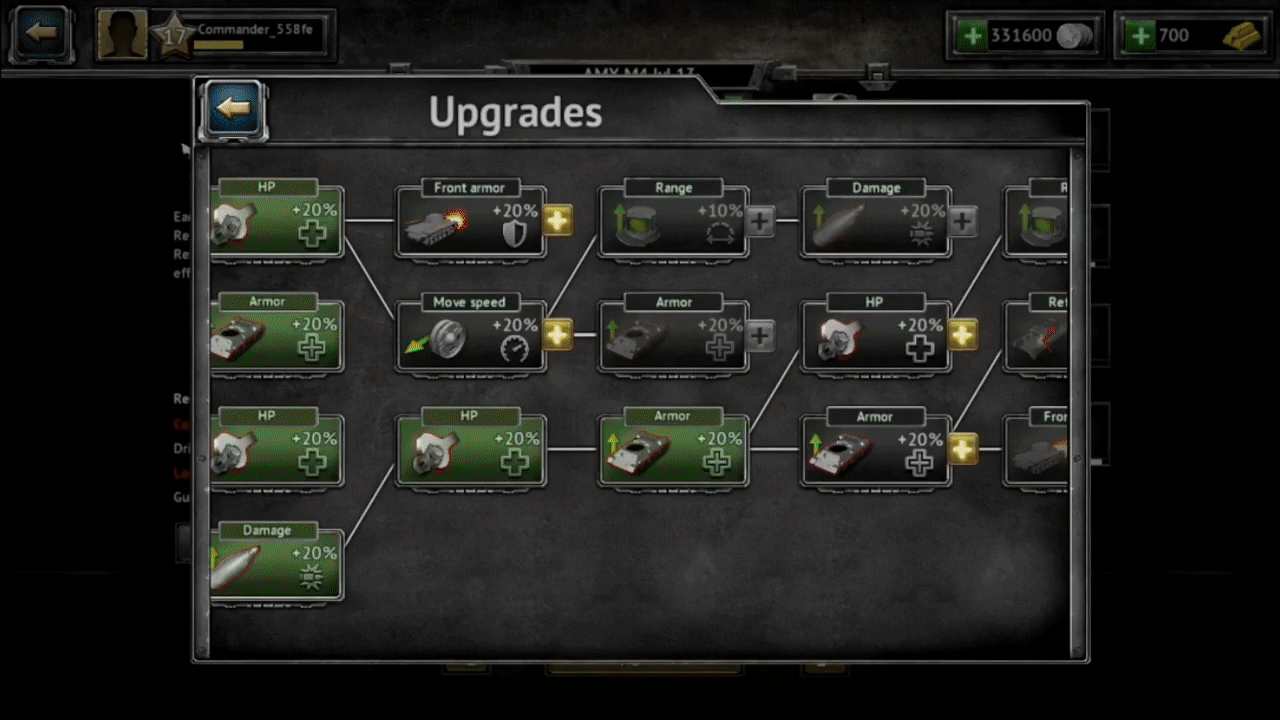Purchase Move speed using its gold plus
Viewport: 1280px width, 720px height.
pyautogui.click(x=558, y=335)
